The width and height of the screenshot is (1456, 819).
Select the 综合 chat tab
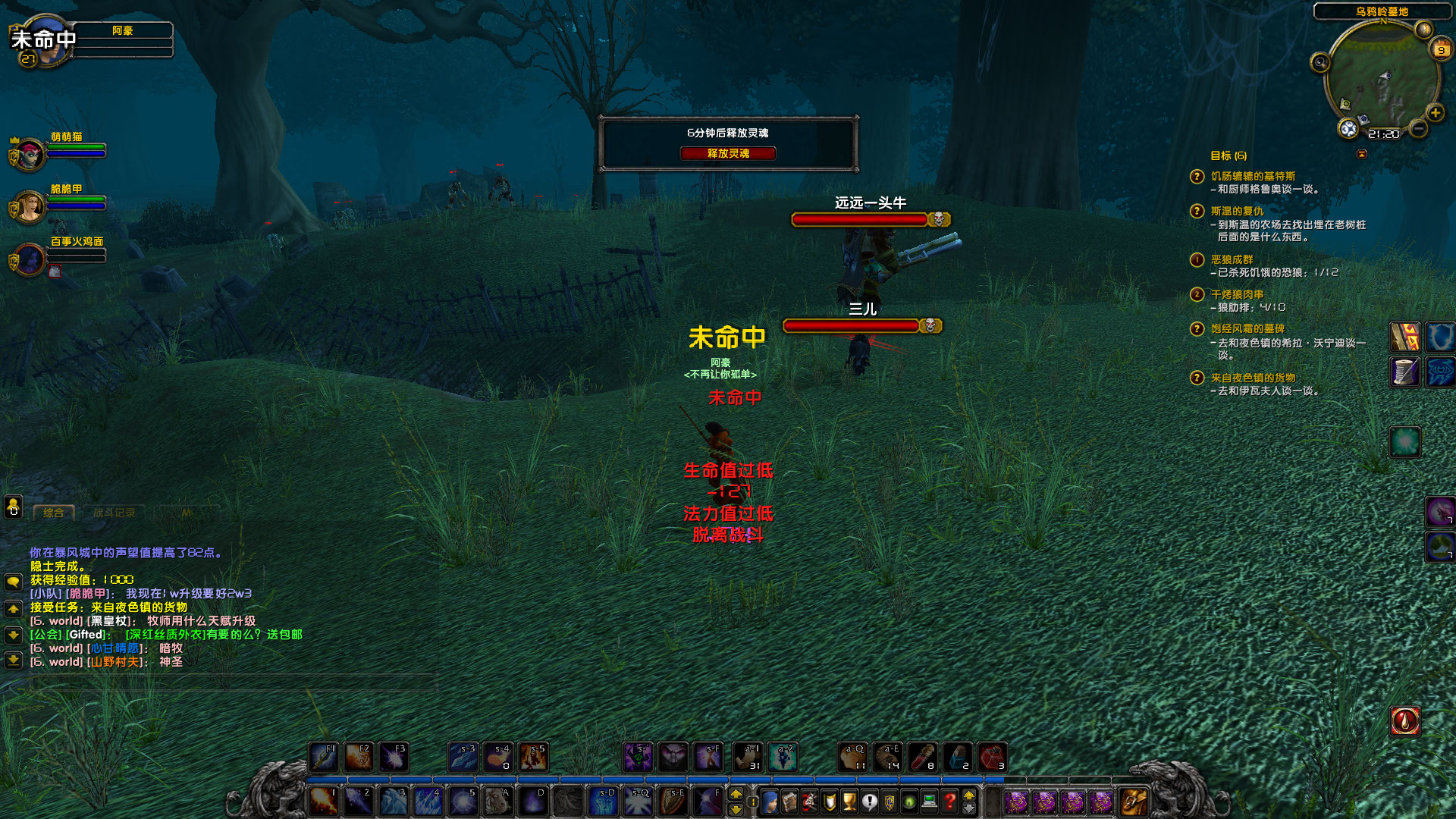pyautogui.click(x=53, y=512)
